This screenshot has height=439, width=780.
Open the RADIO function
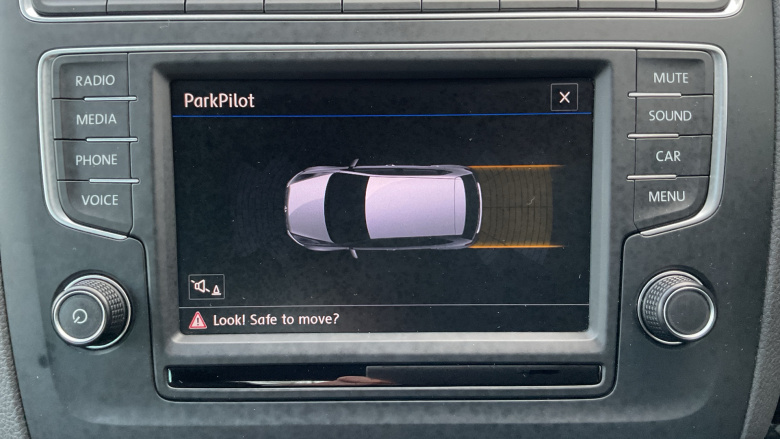95,80
